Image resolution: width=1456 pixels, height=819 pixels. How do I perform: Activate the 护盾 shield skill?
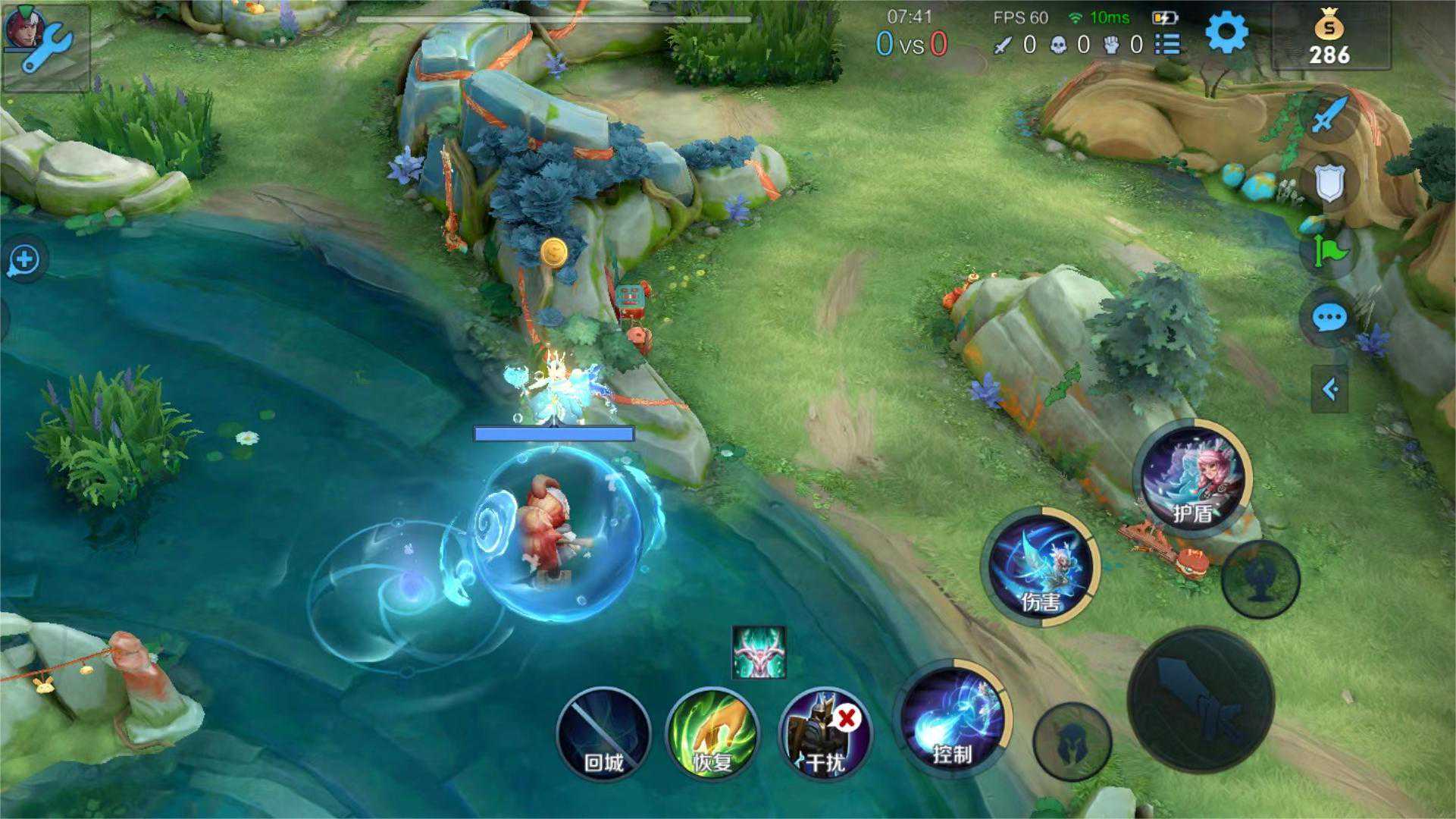coord(1193,478)
